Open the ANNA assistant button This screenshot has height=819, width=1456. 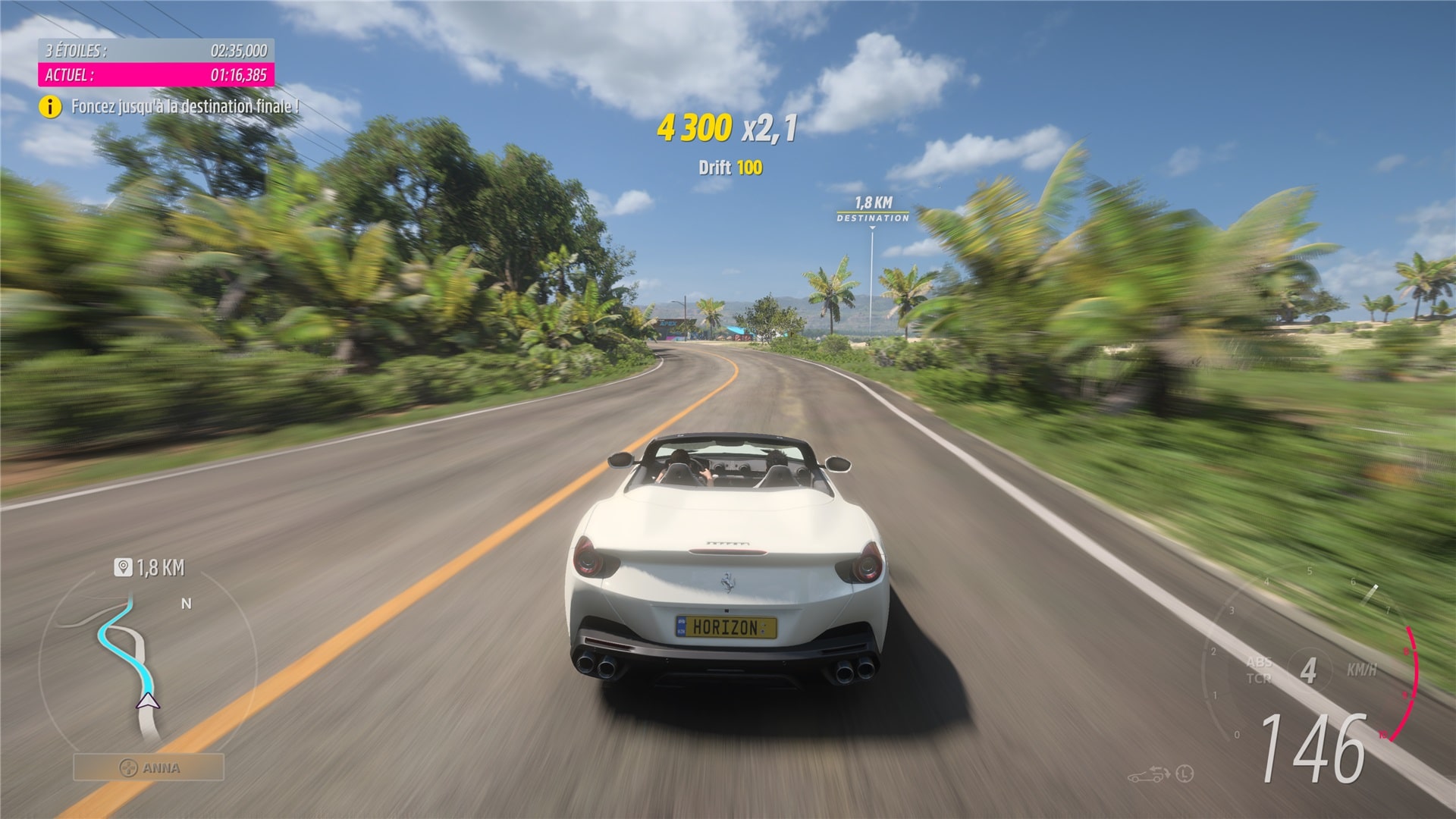point(149,767)
